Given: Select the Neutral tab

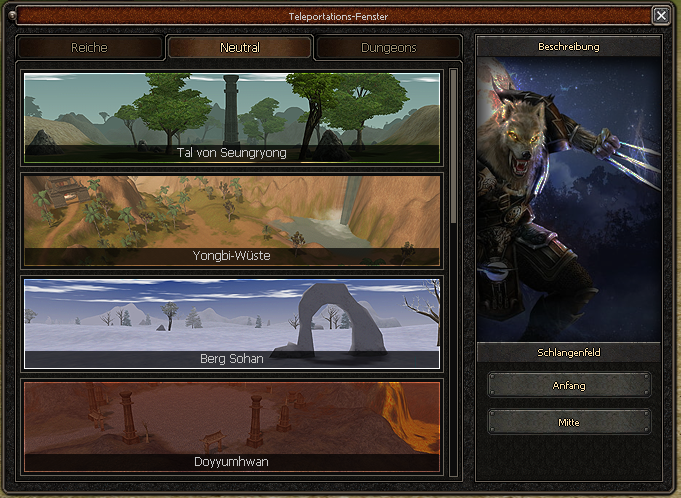Looking at the screenshot, I should pyautogui.click(x=240, y=47).
